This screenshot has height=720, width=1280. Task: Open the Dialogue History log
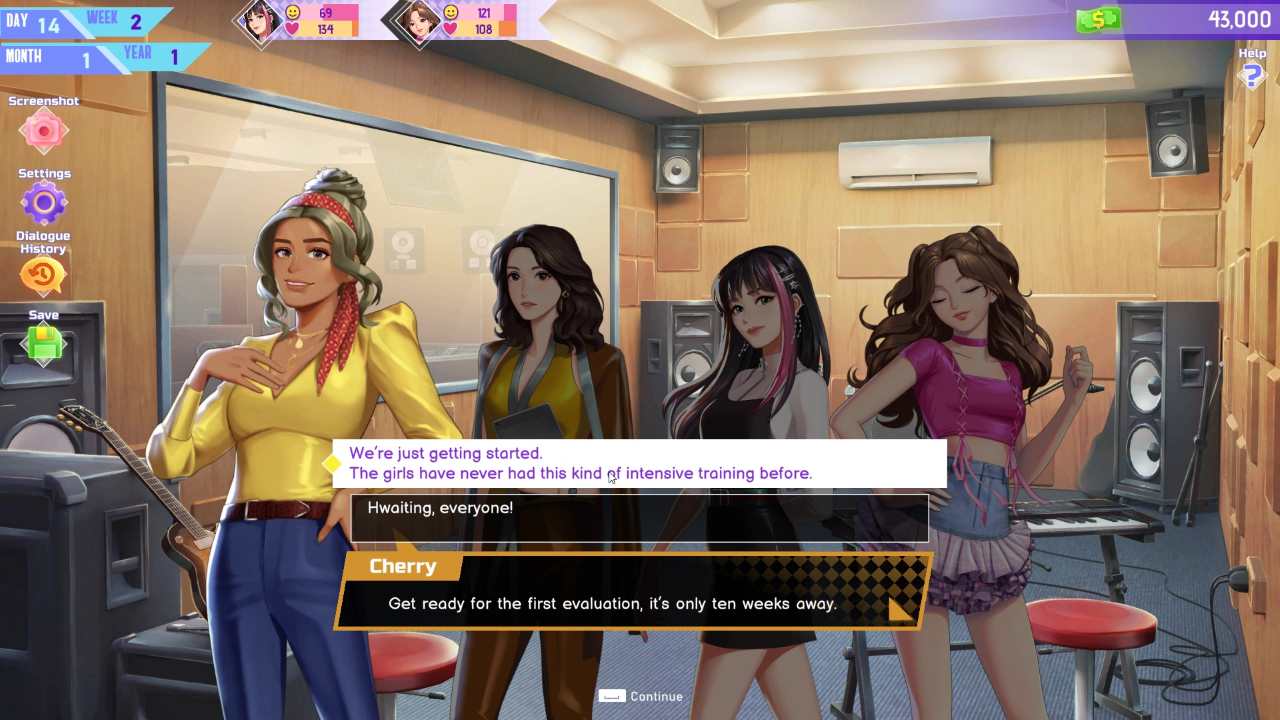click(43, 275)
